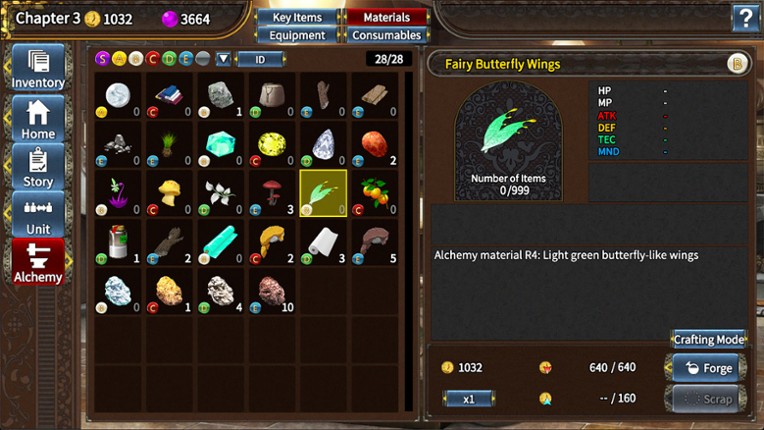Select the teal crystal material slot
The image size is (764, 430).
(x=221, y=144)
